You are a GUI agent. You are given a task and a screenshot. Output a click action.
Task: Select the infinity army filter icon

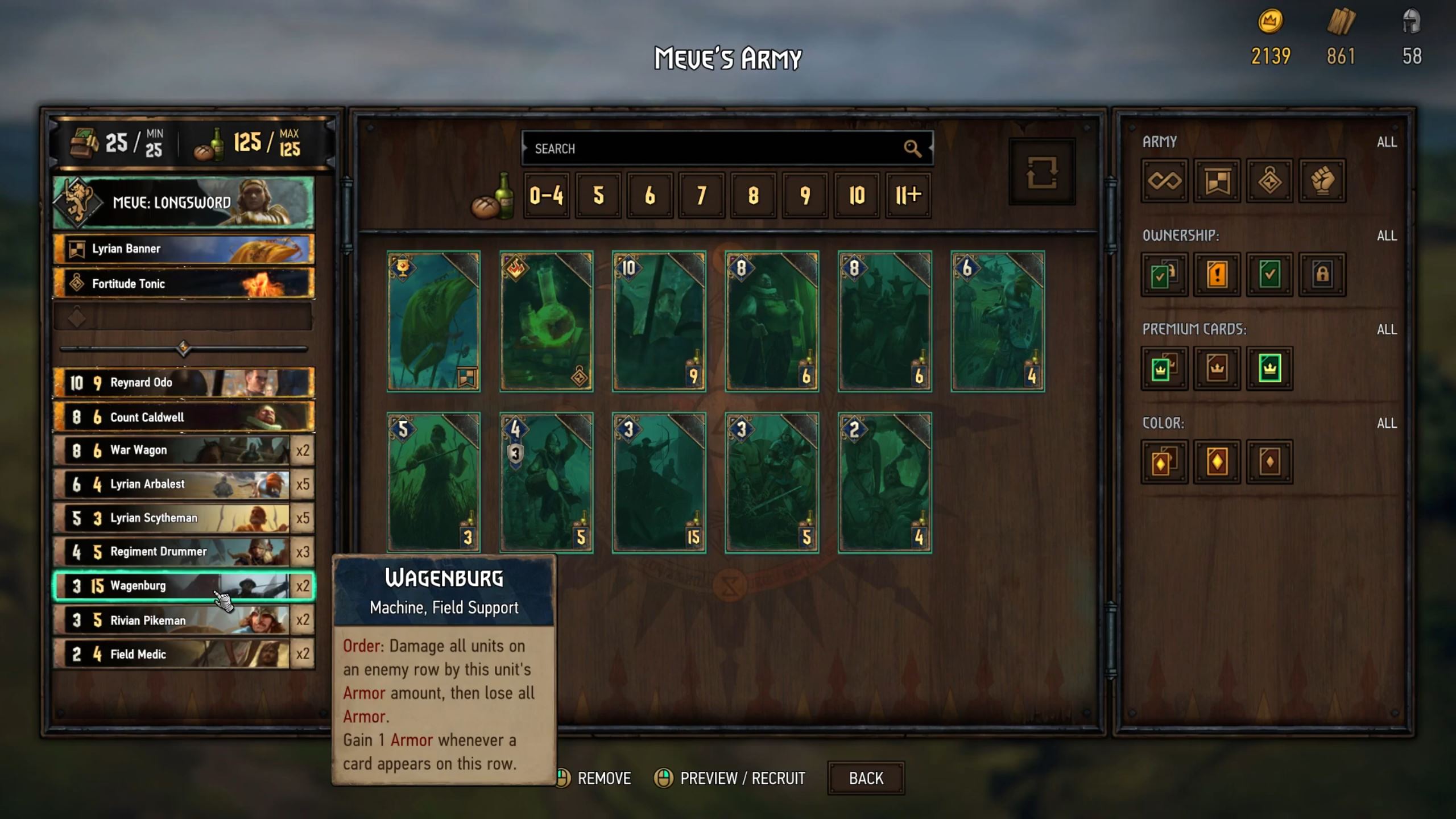coord(1163,181)
